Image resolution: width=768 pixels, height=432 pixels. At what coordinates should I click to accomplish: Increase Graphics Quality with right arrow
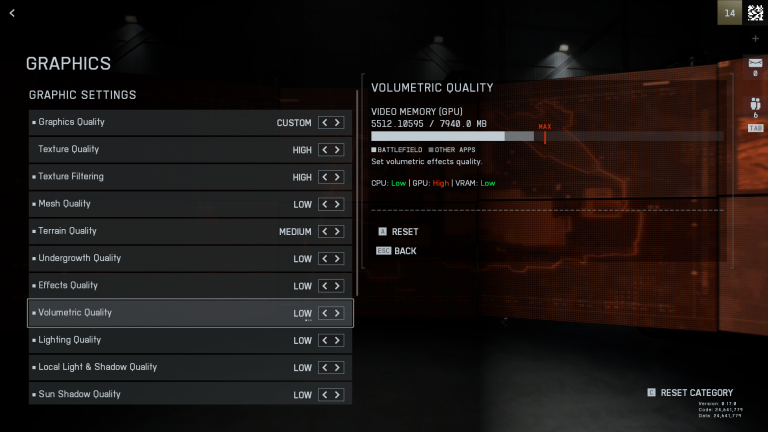coord(338,123)
